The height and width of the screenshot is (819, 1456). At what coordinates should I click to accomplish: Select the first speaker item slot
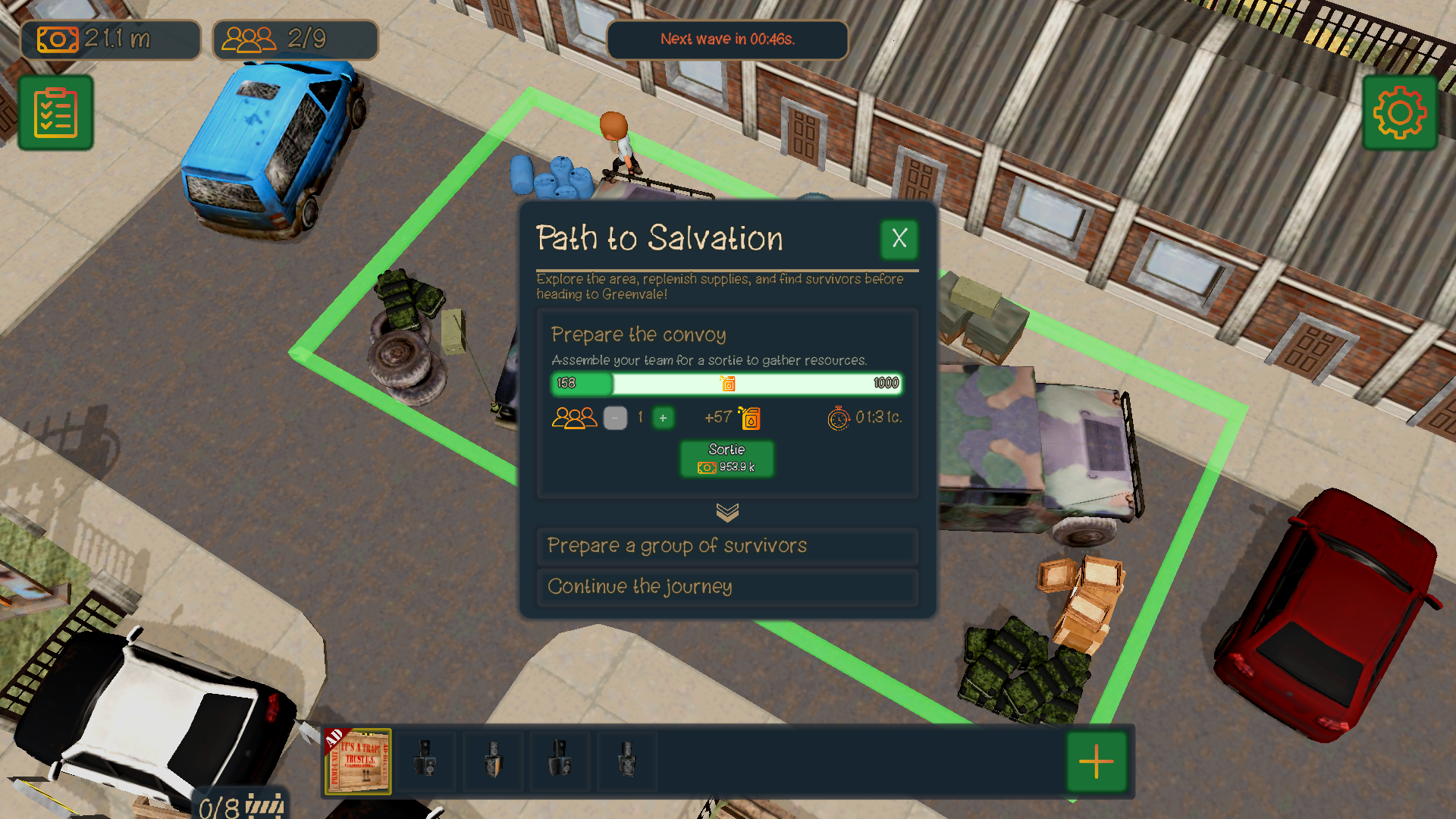(426, 761)
